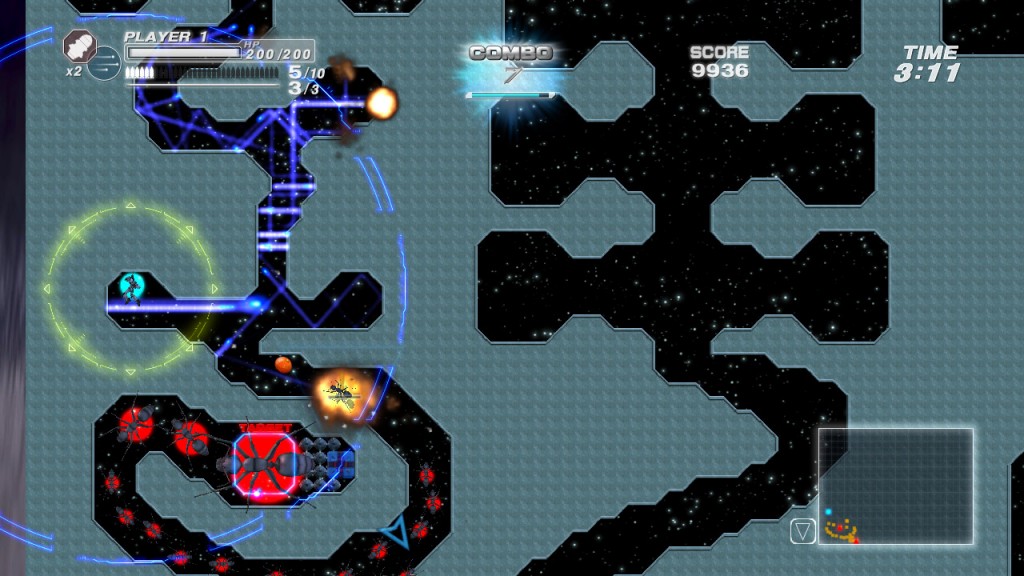Viewport: 1024px width, 576px height.
Task: Select the missile weapon octagon icon
Action: [x=77, y=45]
